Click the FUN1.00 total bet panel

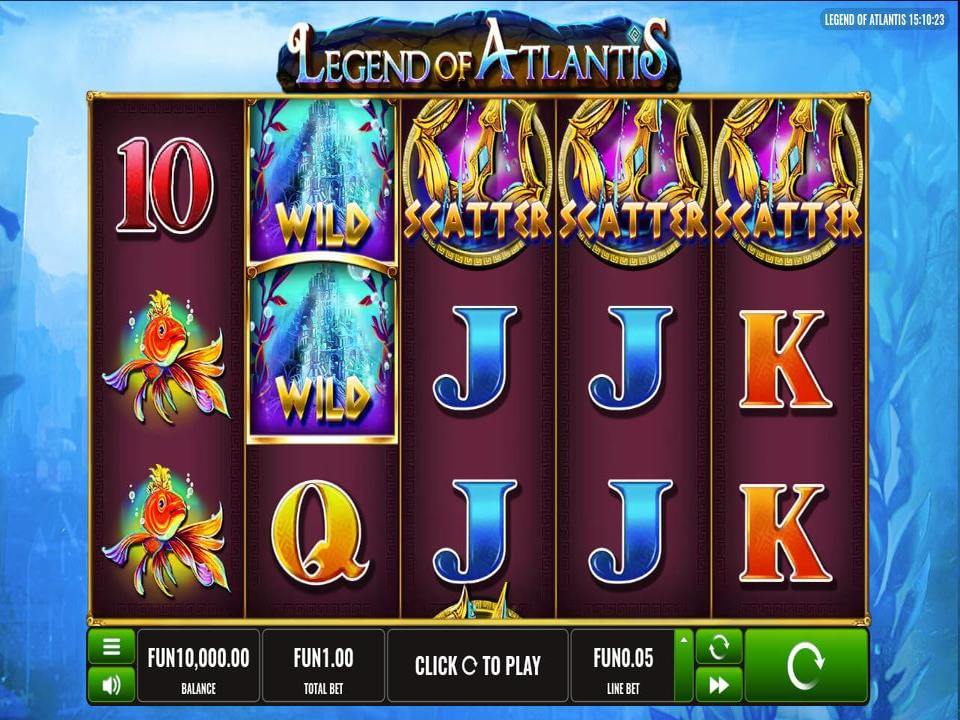(x=323, y=665)
